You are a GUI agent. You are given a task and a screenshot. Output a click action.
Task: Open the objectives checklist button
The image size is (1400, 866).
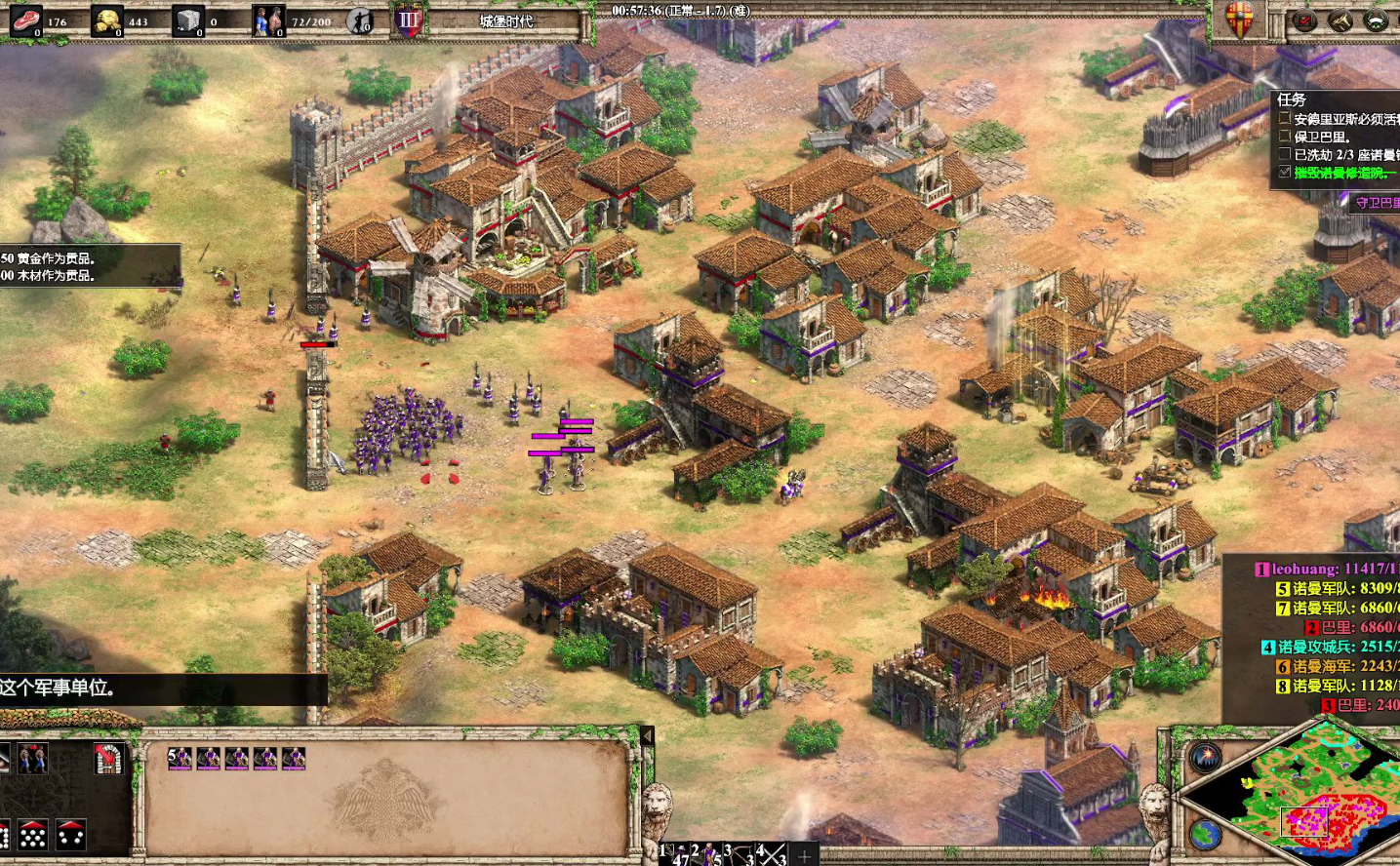click(1304, 20)
